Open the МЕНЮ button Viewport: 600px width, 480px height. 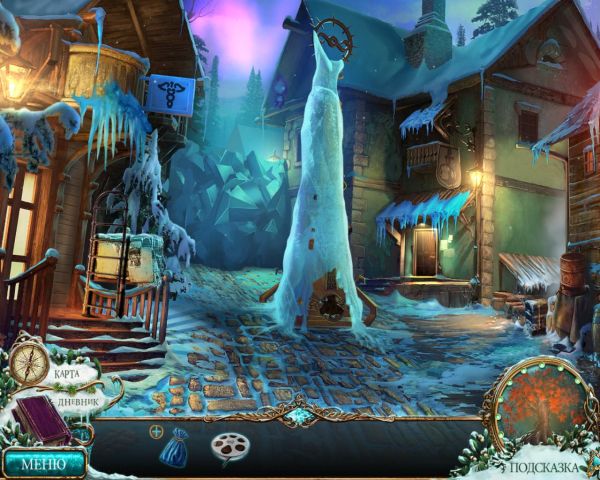[42, 463]
